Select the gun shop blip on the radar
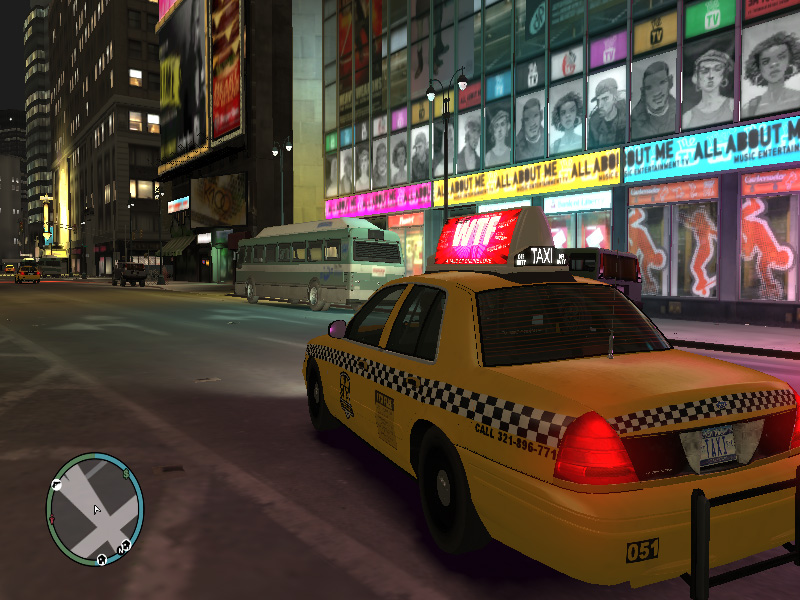This screenshot has width=800, height=600. pyautogui.click(x=56, y=485)
